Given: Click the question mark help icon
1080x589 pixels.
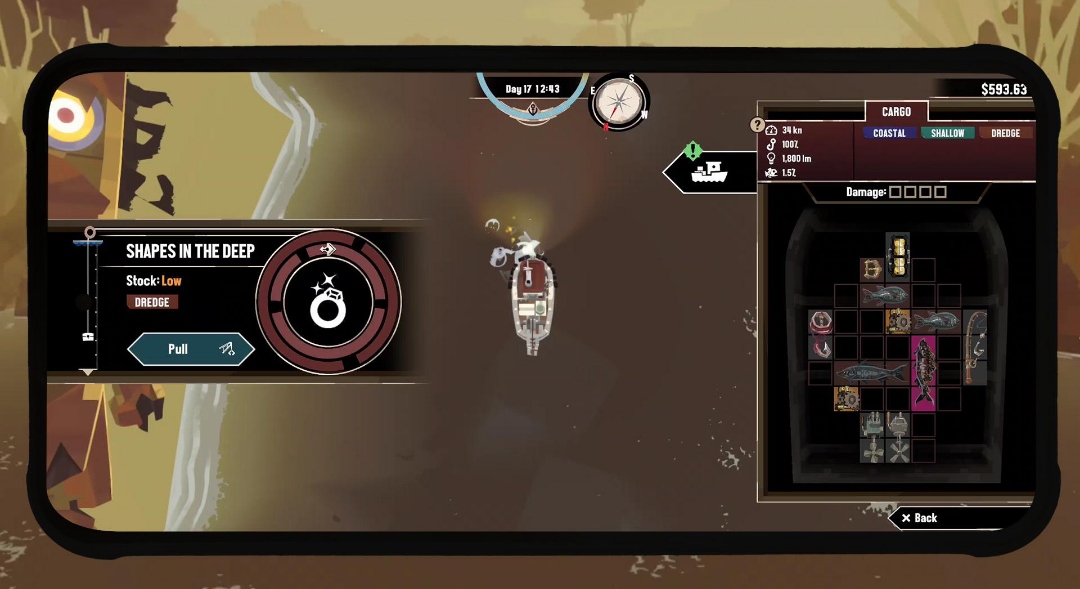Looking at the screenshot, I should coord(757,125).
